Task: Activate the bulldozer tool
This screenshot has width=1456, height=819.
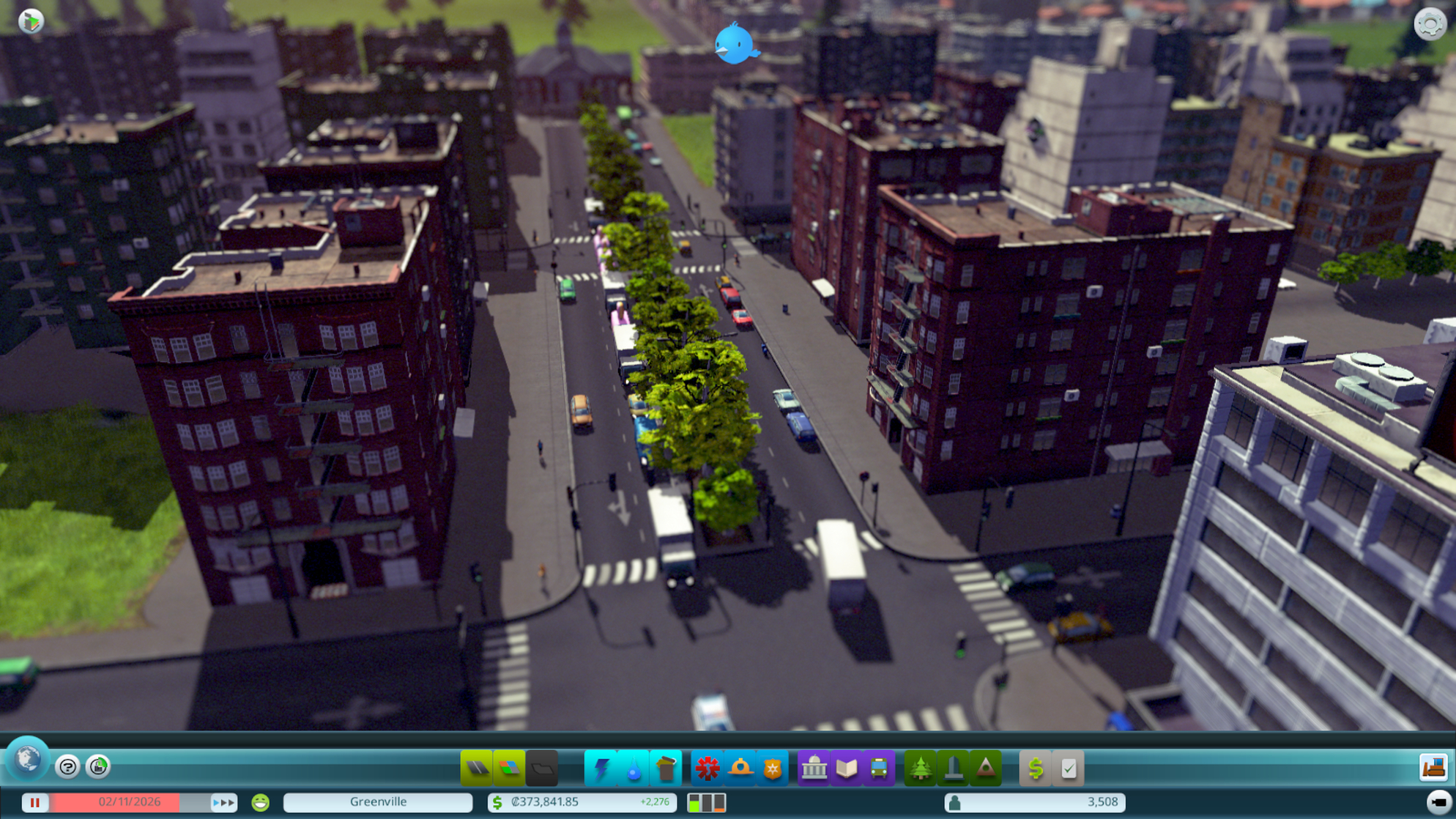Action: (1433, 767)
